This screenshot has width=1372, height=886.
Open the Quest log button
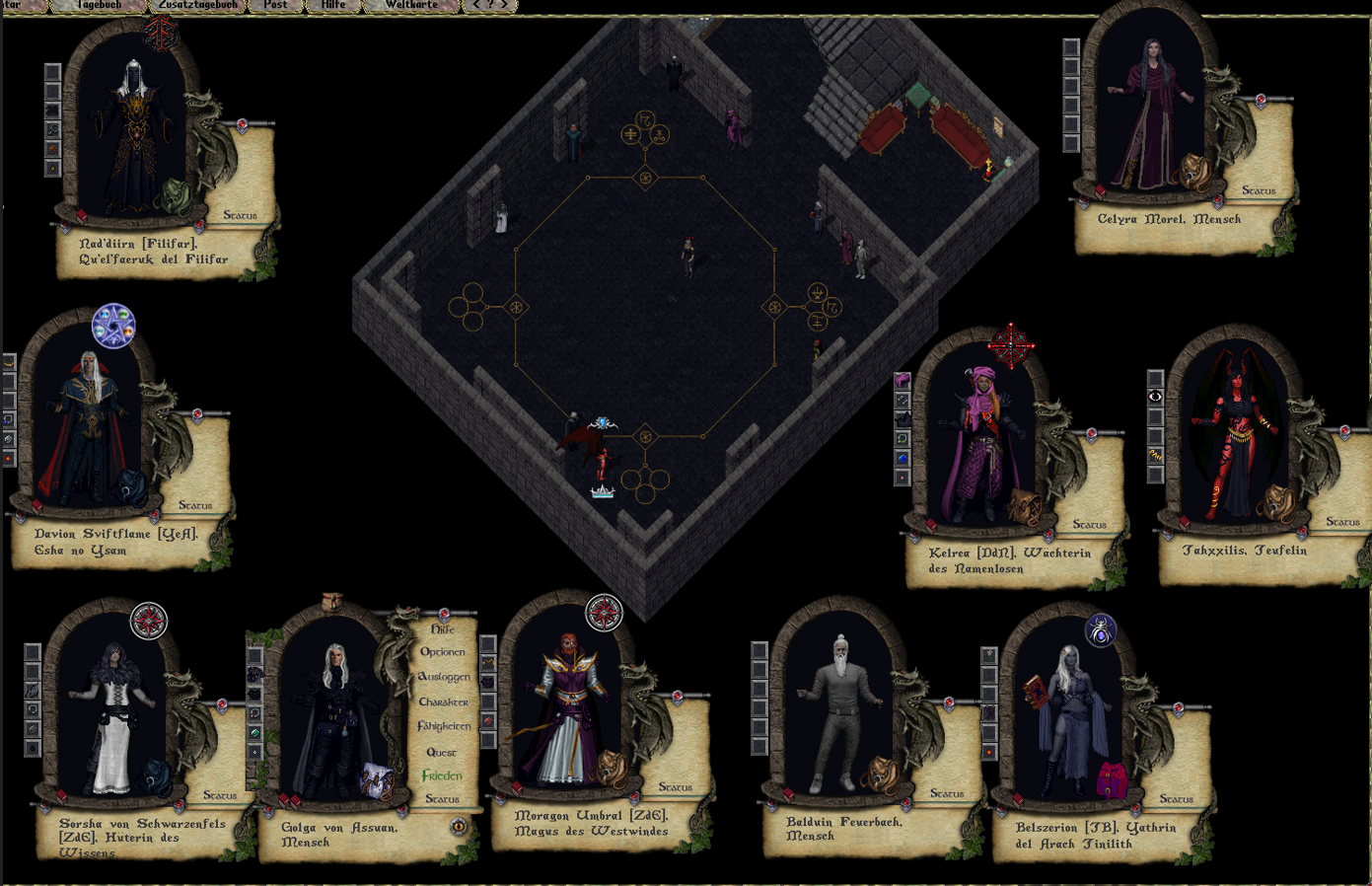441,752
